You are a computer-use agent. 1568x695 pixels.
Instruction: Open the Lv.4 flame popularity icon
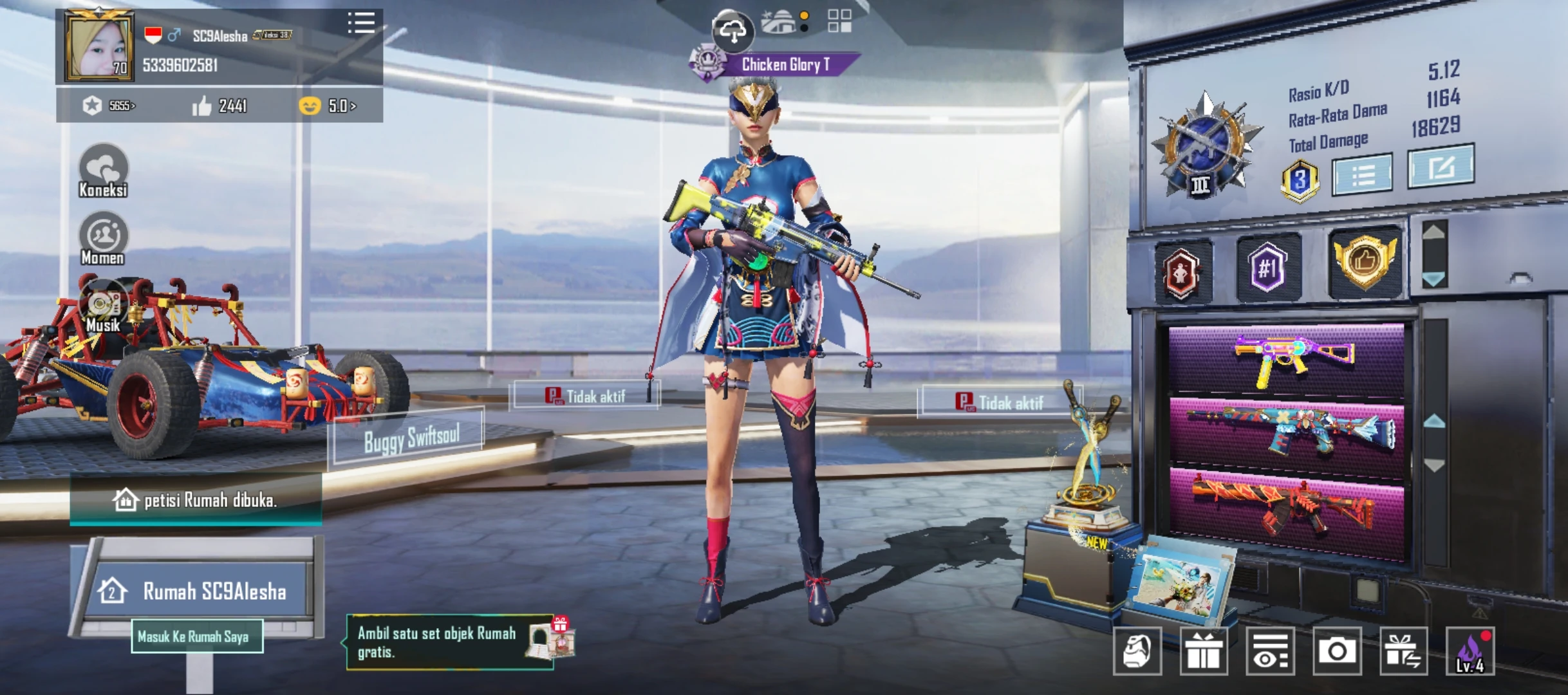tap(1470, 651)
